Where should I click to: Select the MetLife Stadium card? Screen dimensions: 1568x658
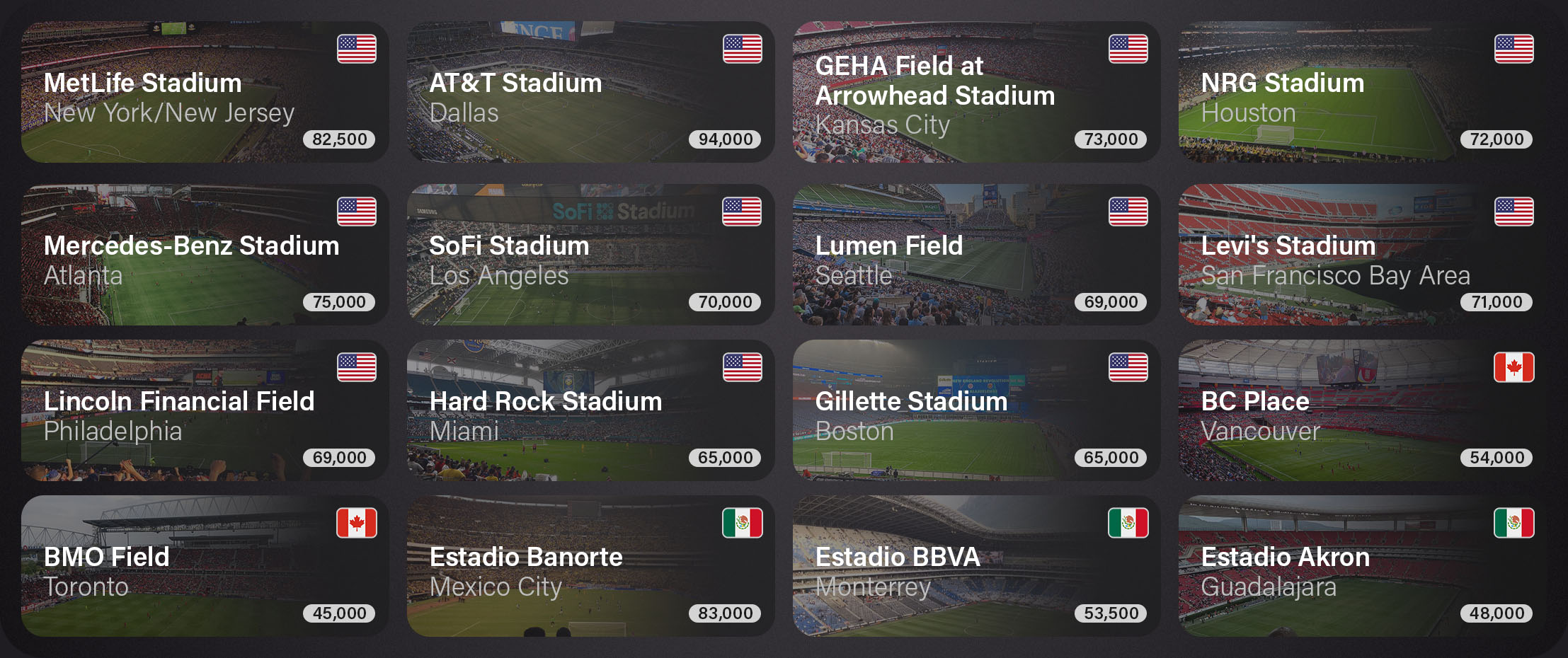pyautogui.click(x=205, y=92)
